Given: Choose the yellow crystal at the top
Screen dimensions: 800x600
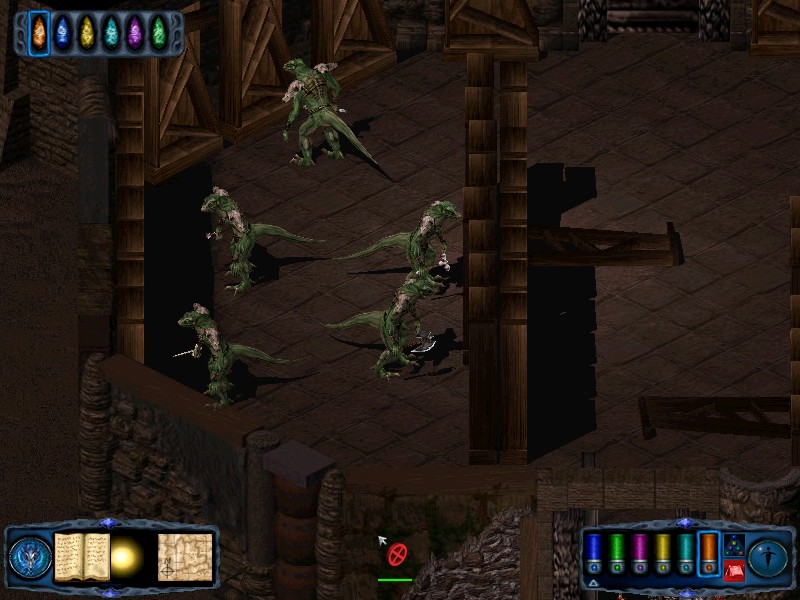Looking at the screenshot, I should click(87, 33).
